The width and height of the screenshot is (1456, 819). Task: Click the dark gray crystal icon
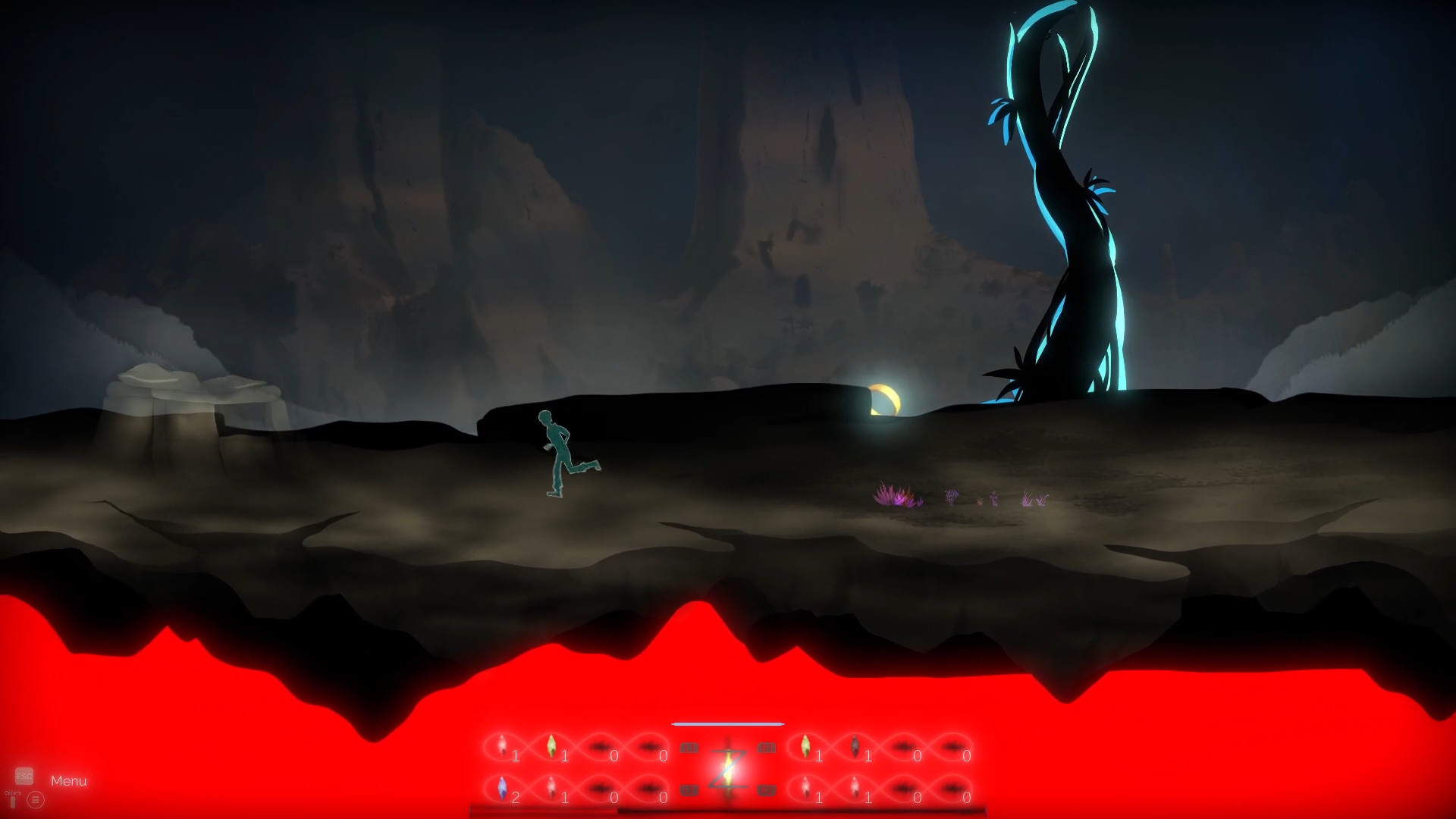[857, 747]
